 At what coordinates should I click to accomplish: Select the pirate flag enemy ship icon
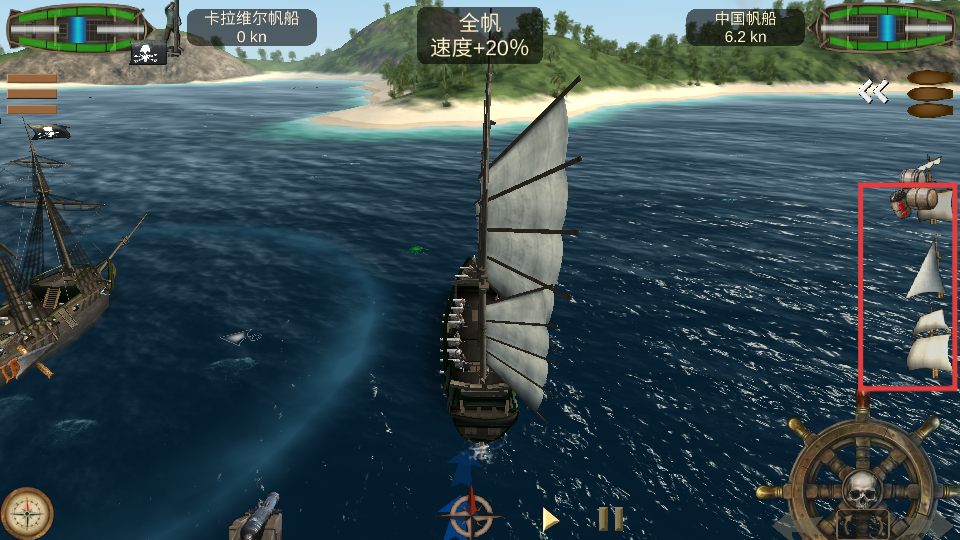point(148,54)
